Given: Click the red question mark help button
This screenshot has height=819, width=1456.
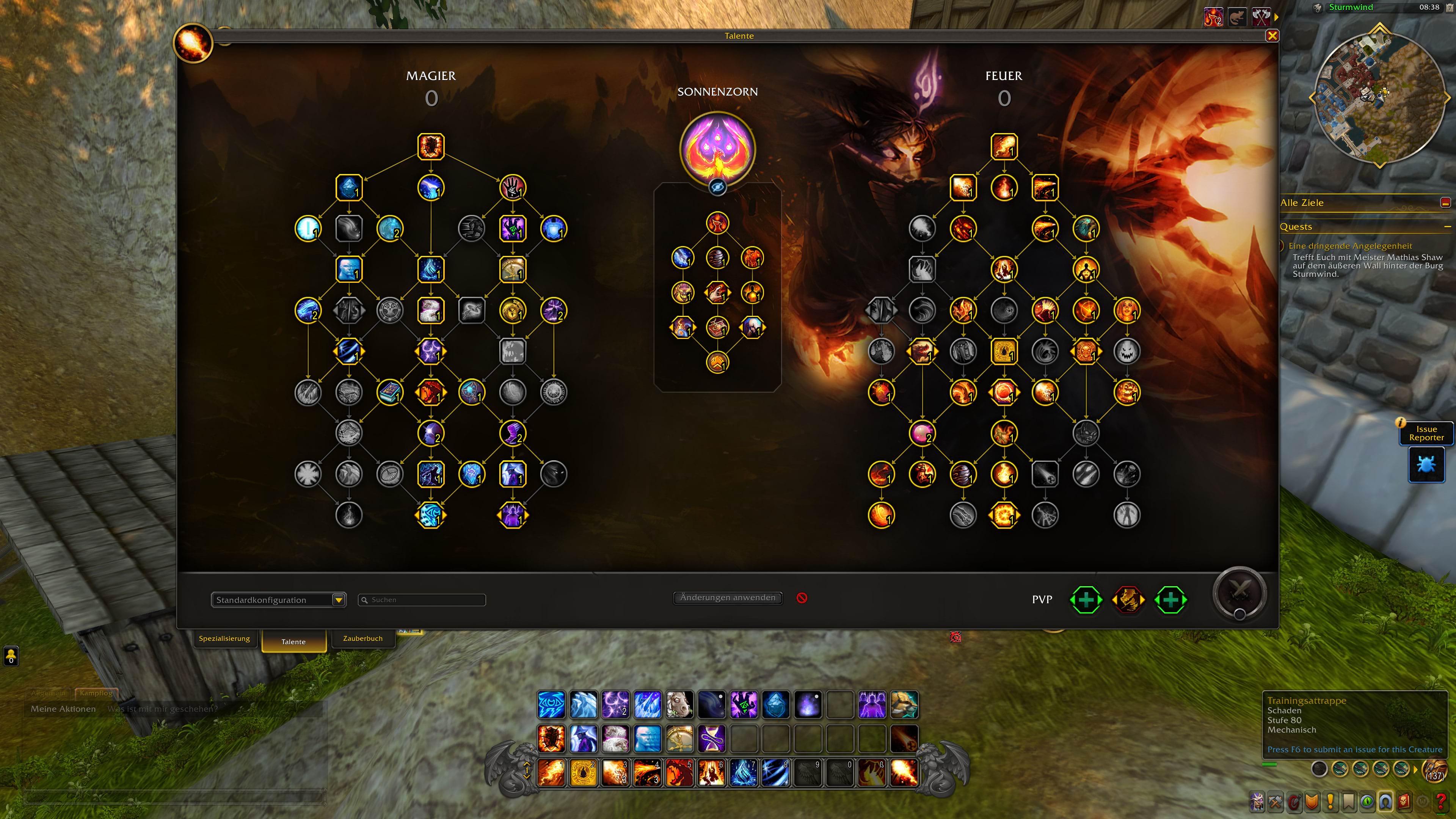Looking at the screenshot, I should (x=1440, y=802).
